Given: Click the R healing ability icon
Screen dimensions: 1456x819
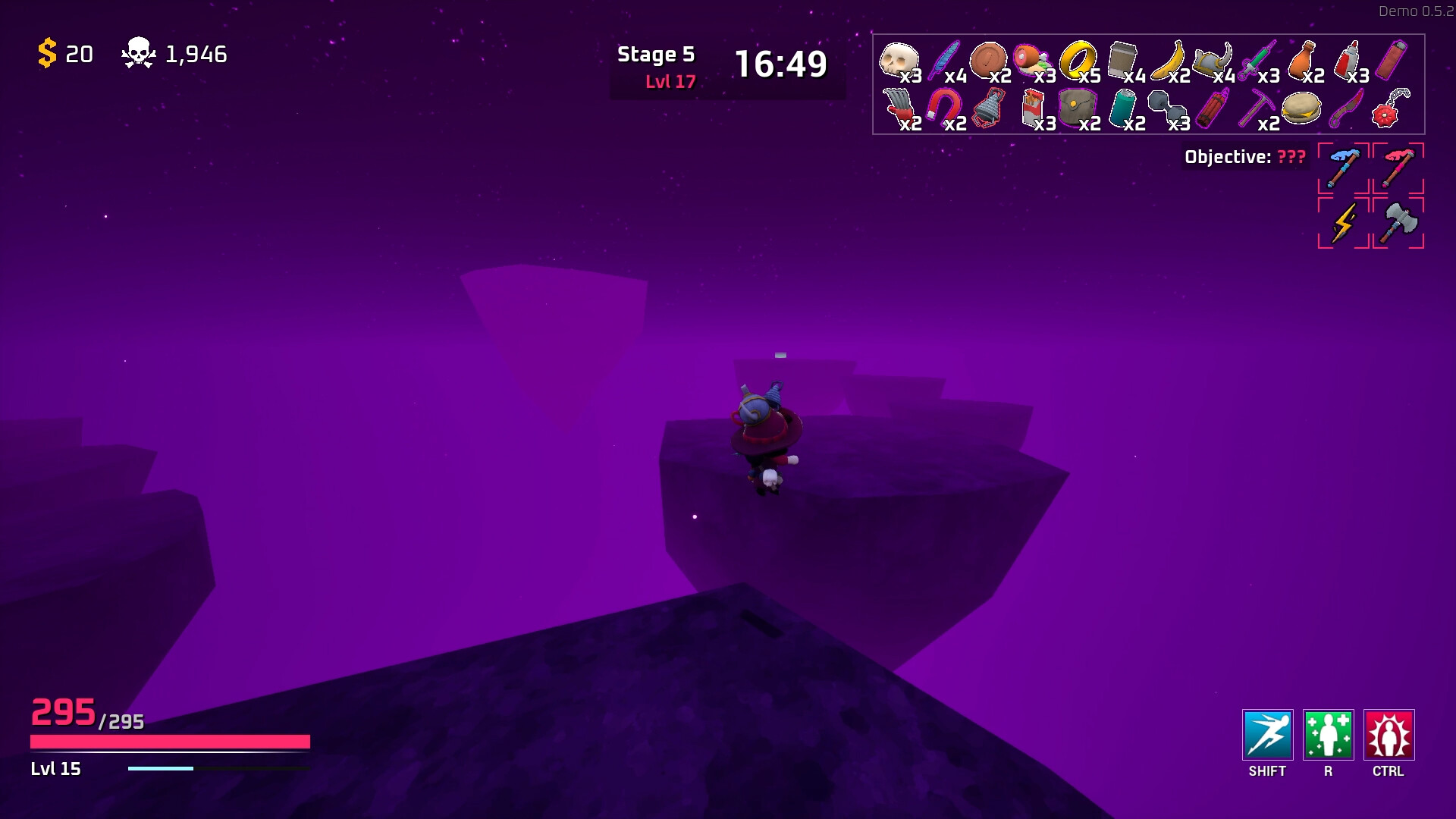Looking at the screenshot, I should (1328, 734).
